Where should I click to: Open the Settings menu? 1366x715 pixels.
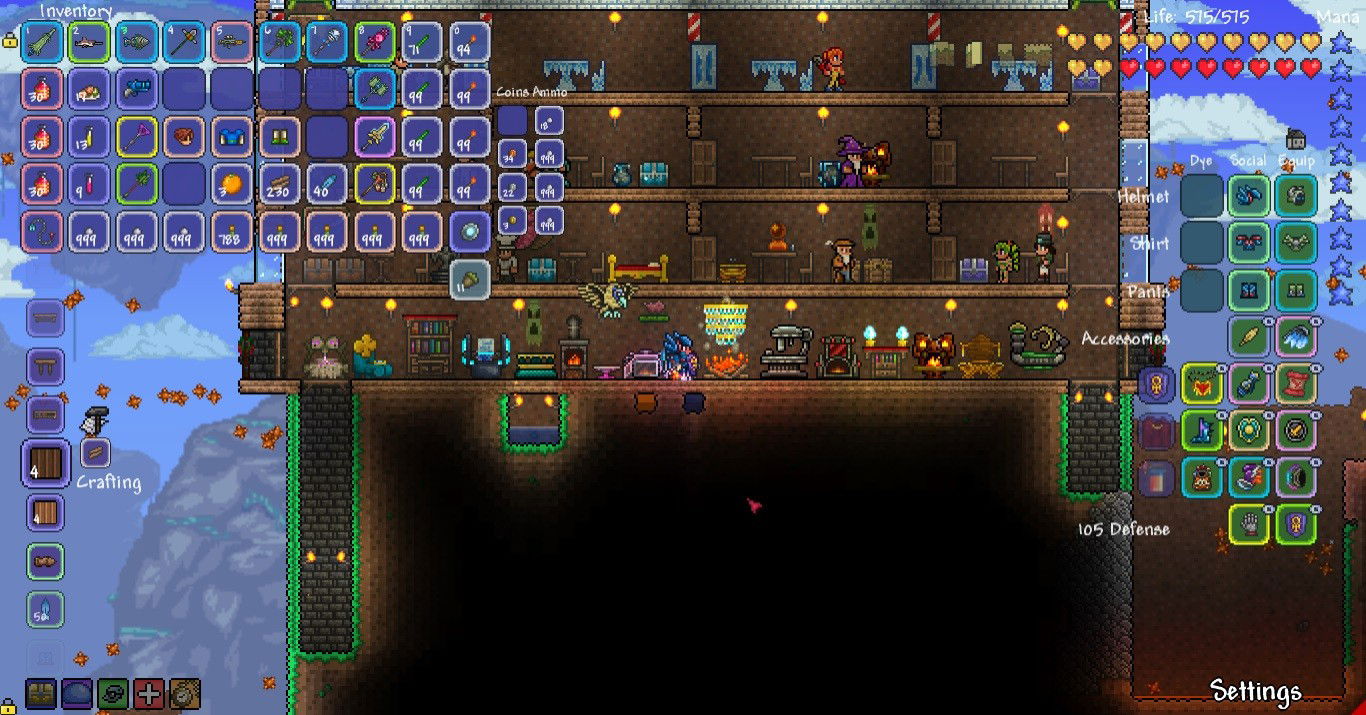point(1255,691)
